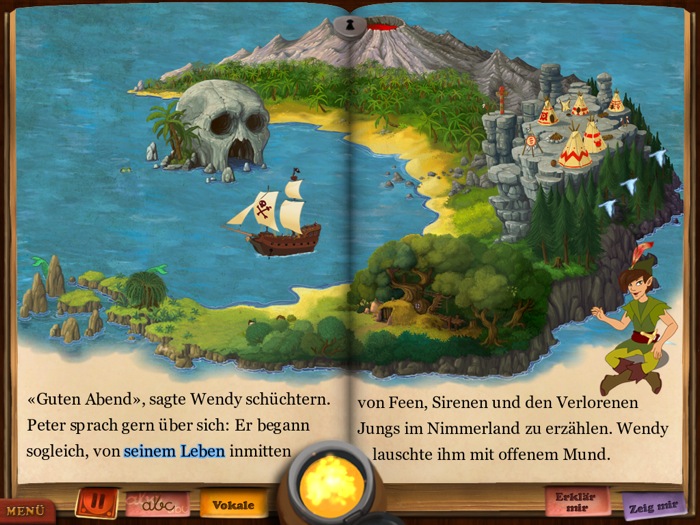Choose the orange Vokale tab
The image size is (700, 525).
click(233, 504)
